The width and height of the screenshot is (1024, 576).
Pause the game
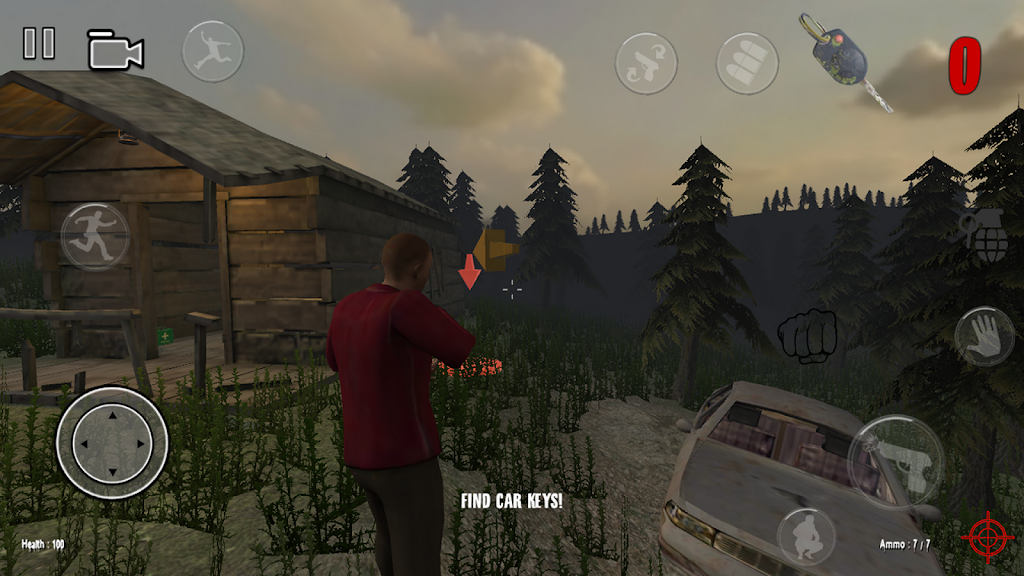39,44
